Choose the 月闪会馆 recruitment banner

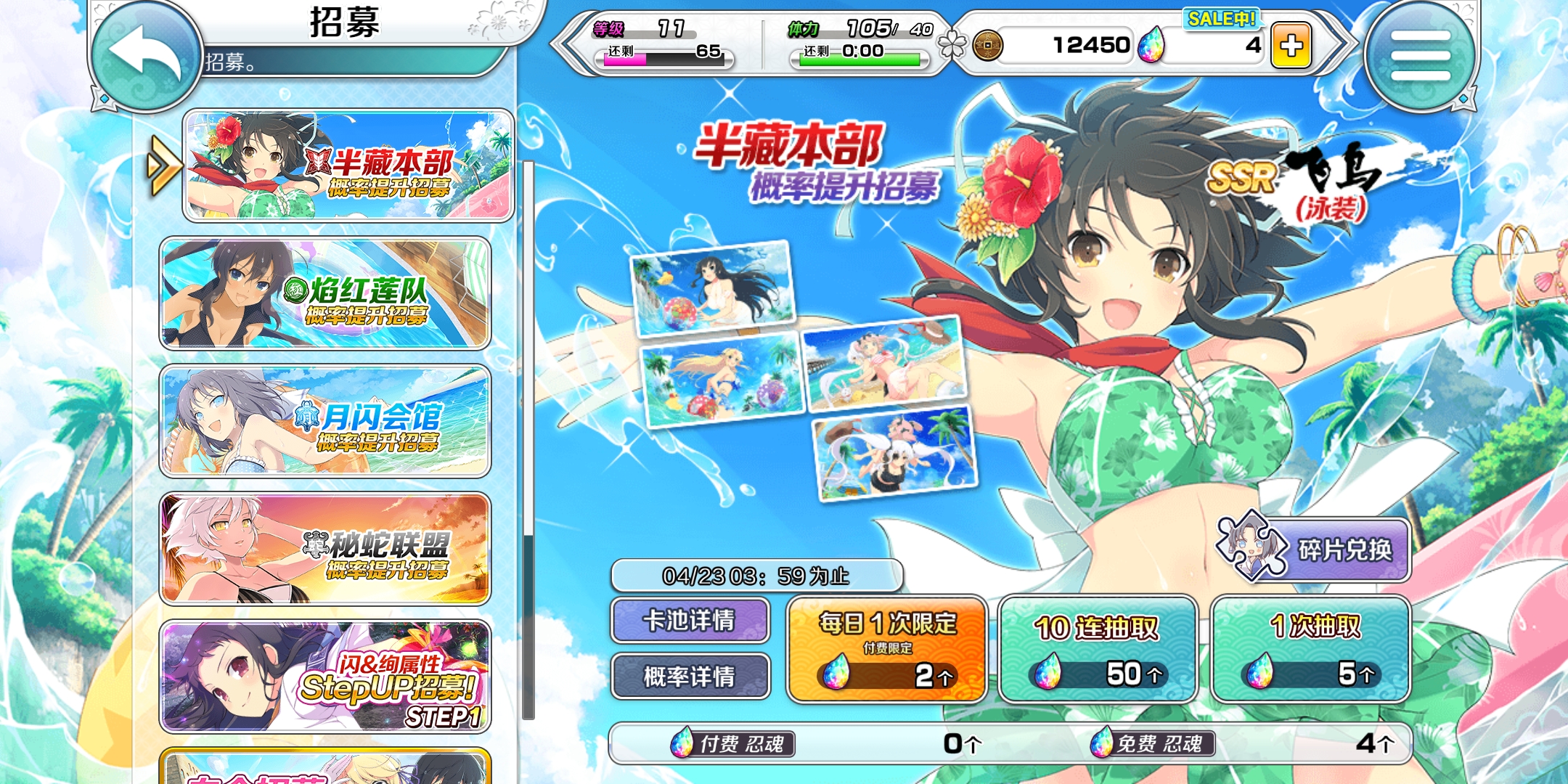[325, 421]
